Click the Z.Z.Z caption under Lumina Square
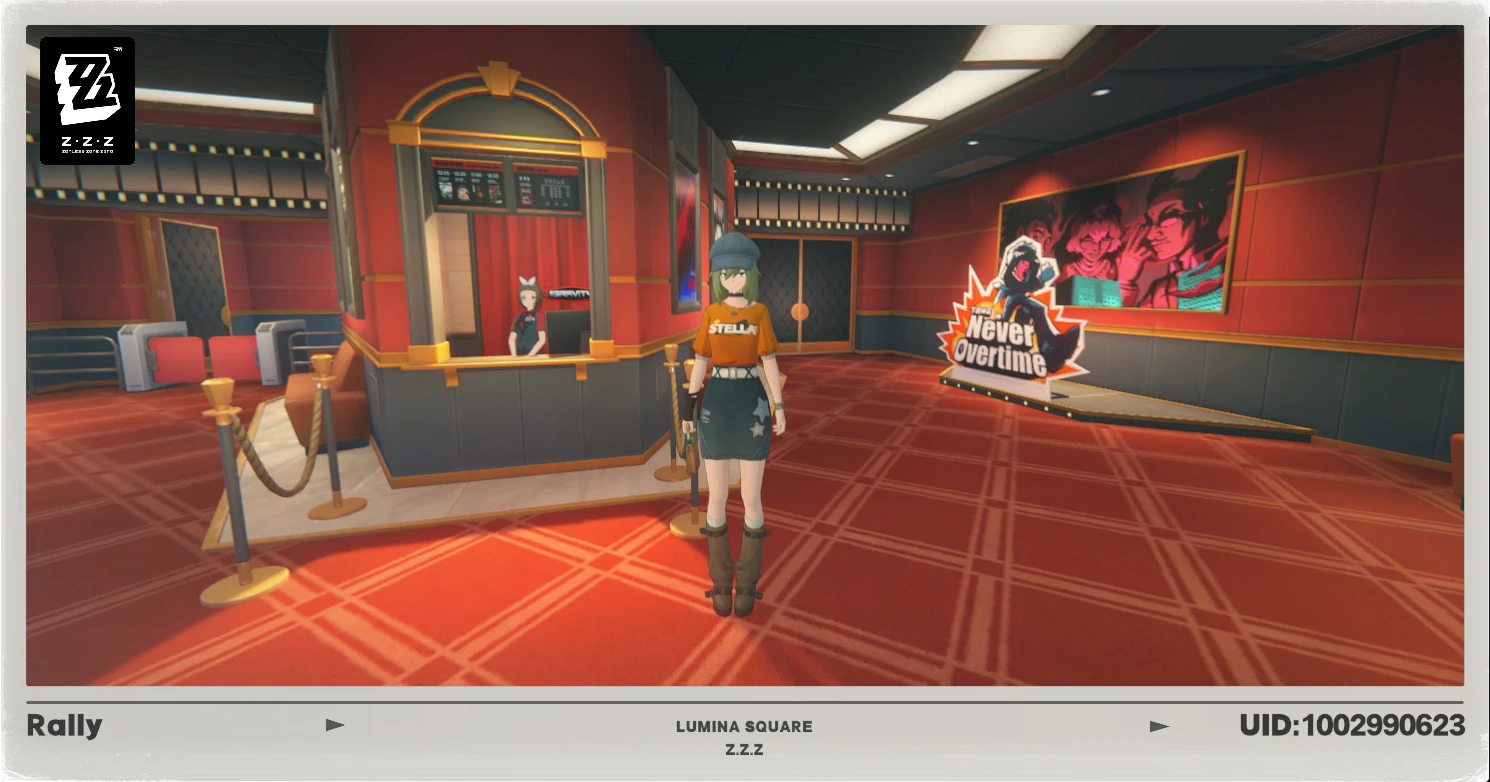 745,750
